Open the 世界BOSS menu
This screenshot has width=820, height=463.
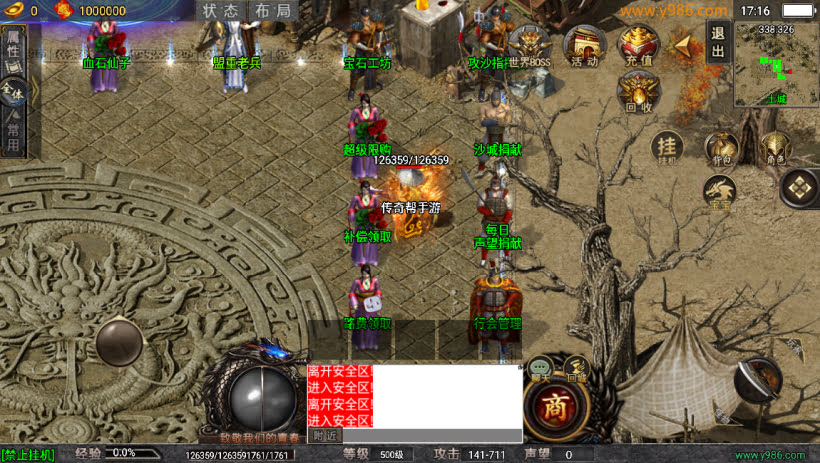[529, 46]
